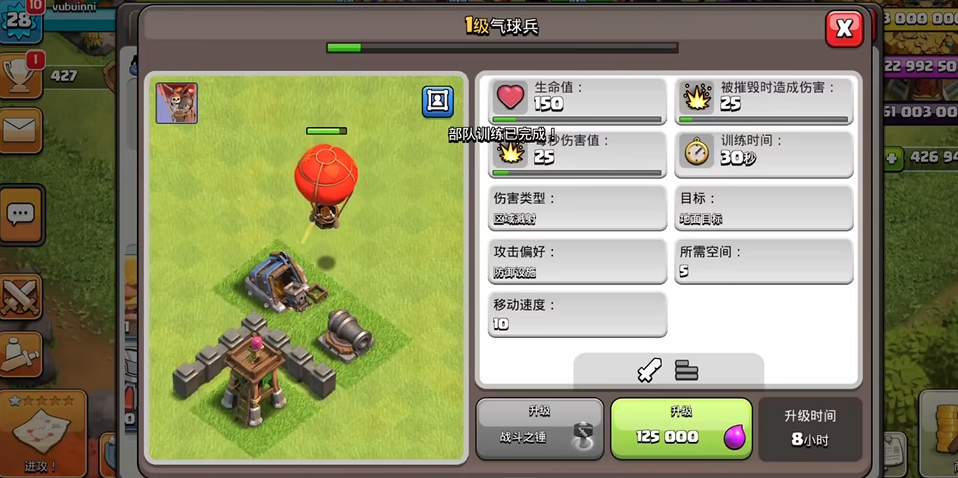Screen dimensions: 958x478
Task: Open the chat speech bubble panel
Action: pos(21,214)
